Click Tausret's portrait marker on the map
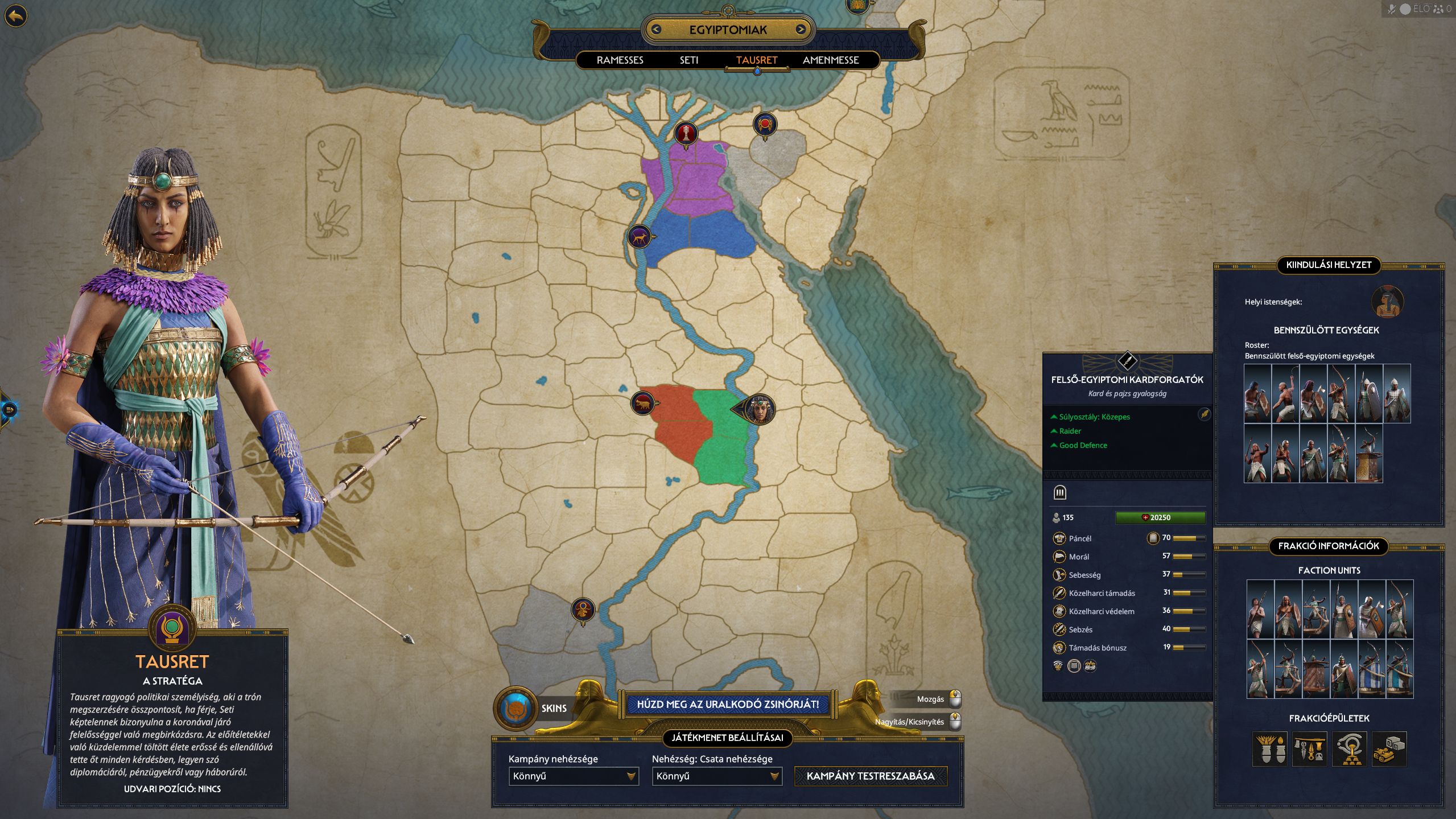Image resolution: width=1456 pixels, height=819 pixels. point(759,409)
